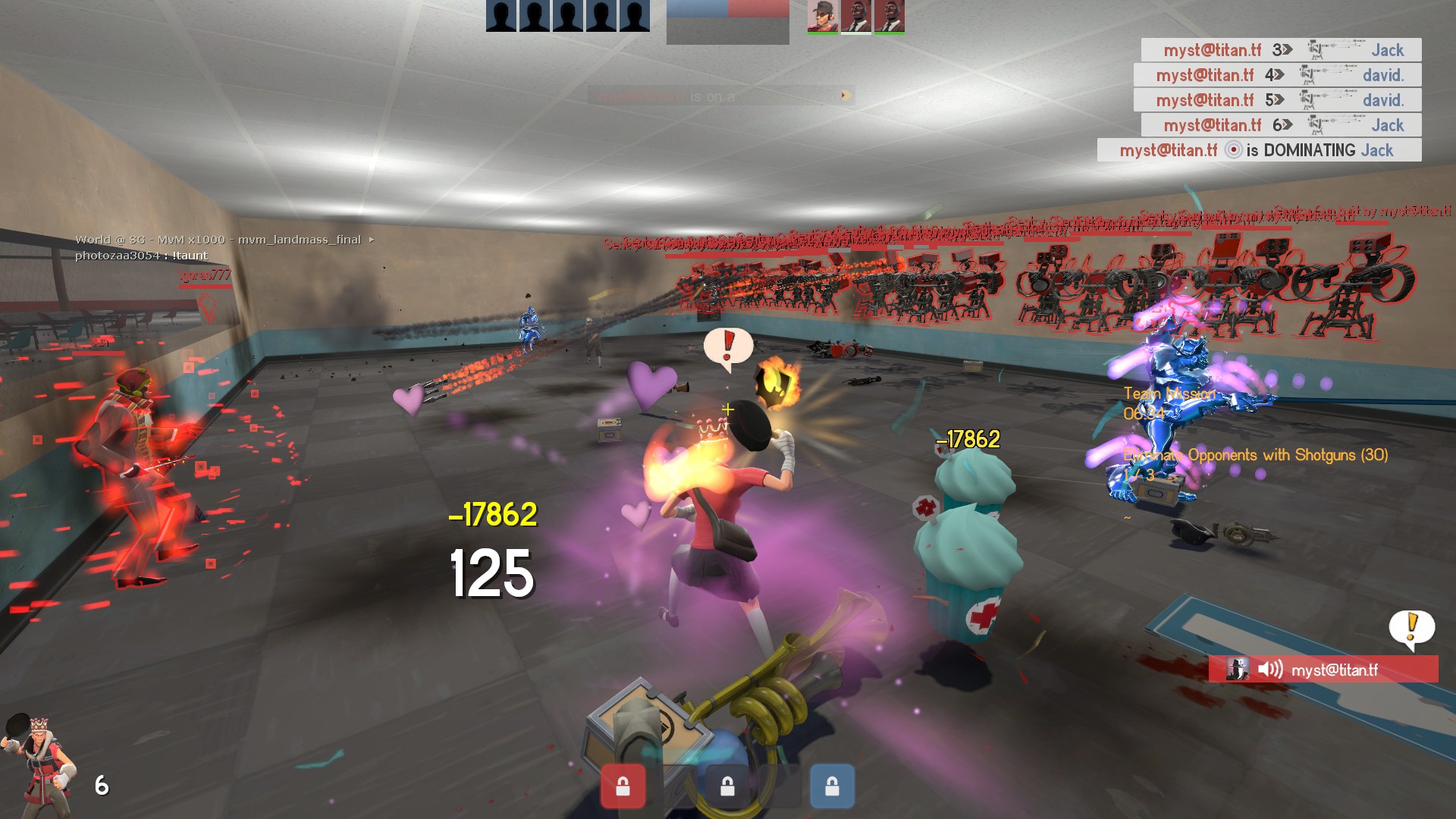Click the myst@titan.tf voice chat indicator
Viewport: 1456px width, 819px height.
tap(1323, 670)
